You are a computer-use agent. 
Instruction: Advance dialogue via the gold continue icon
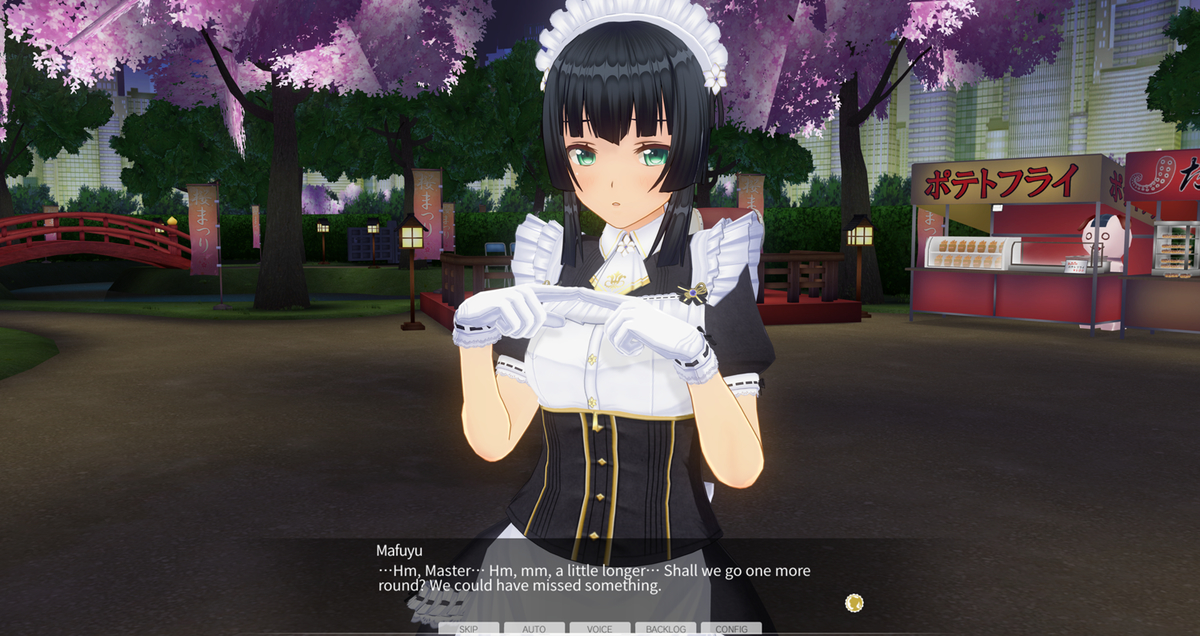[x=853, y=602]
